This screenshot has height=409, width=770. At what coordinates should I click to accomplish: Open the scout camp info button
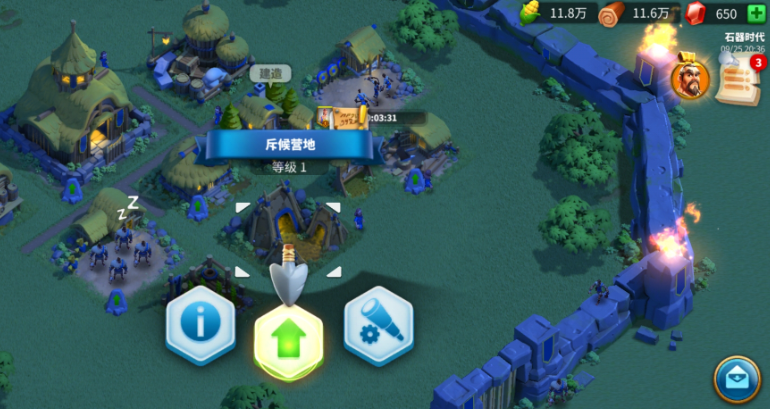[200, 327]
